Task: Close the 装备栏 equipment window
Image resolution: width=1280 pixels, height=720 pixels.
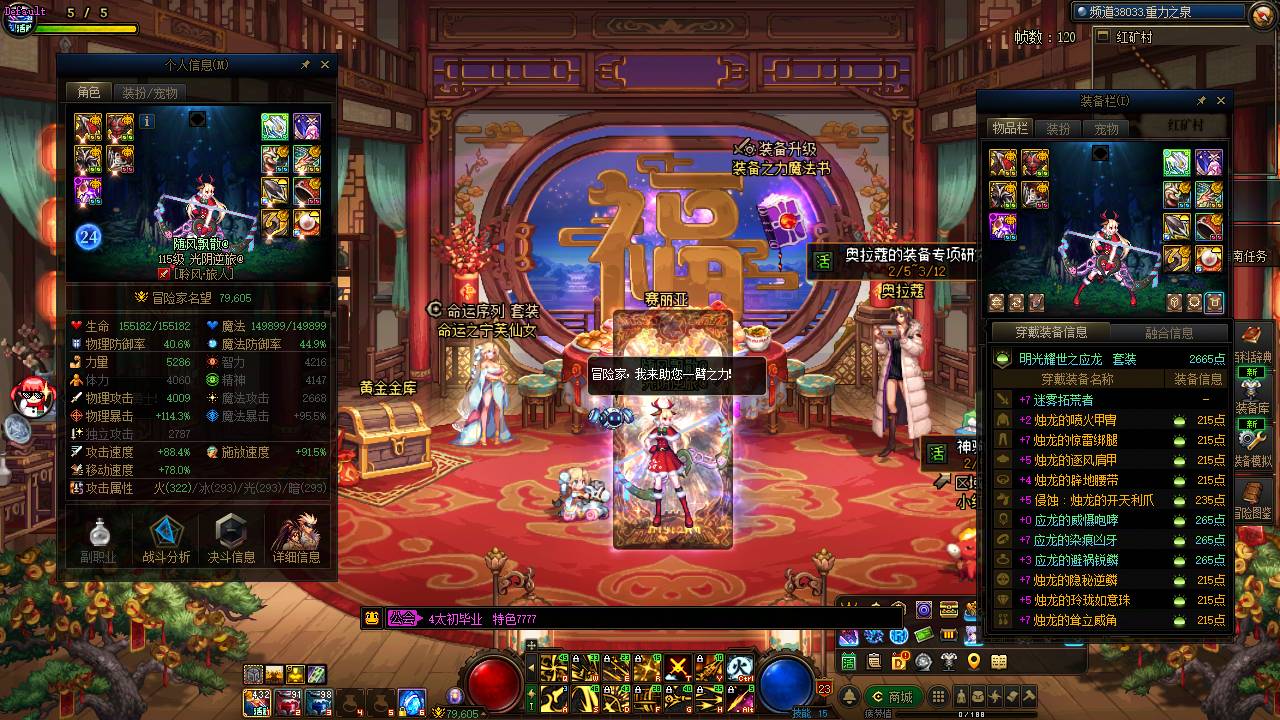Action: (x=1220, y=101)
